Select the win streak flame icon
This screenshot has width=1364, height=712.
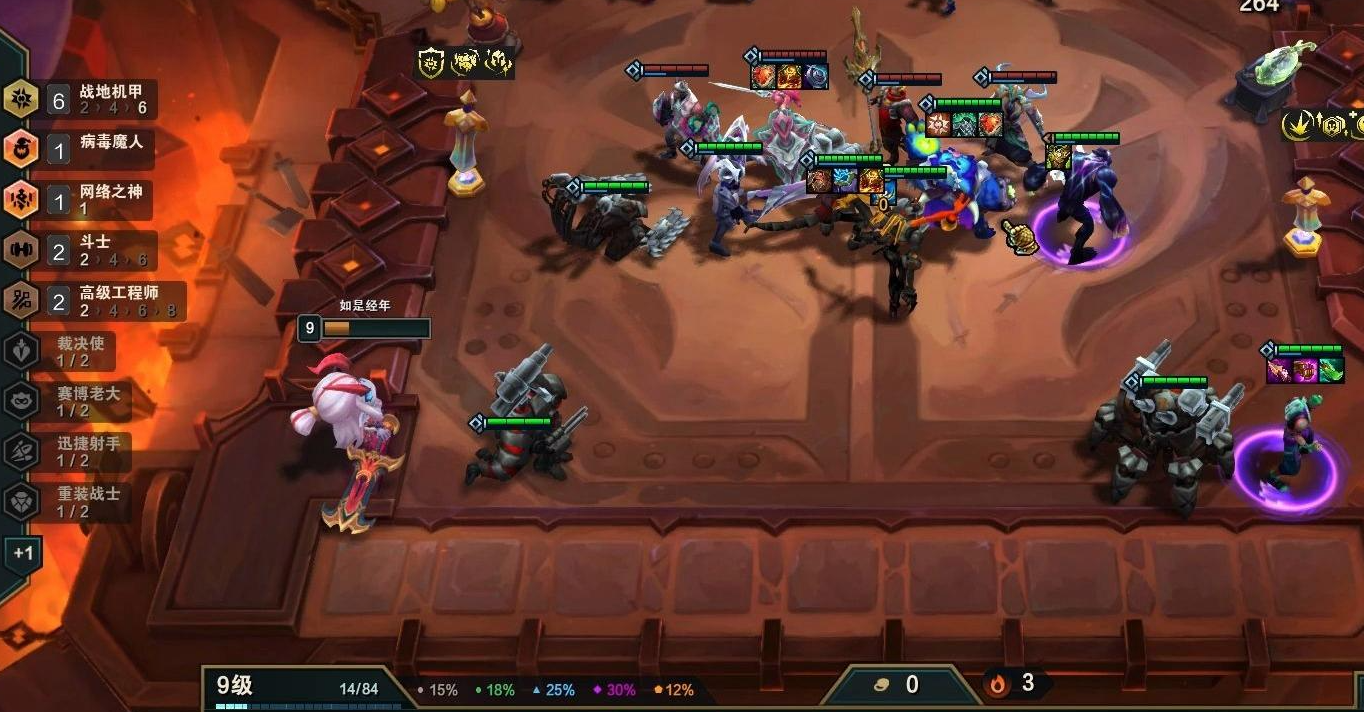pyautogui.click(x=999, y=684)
